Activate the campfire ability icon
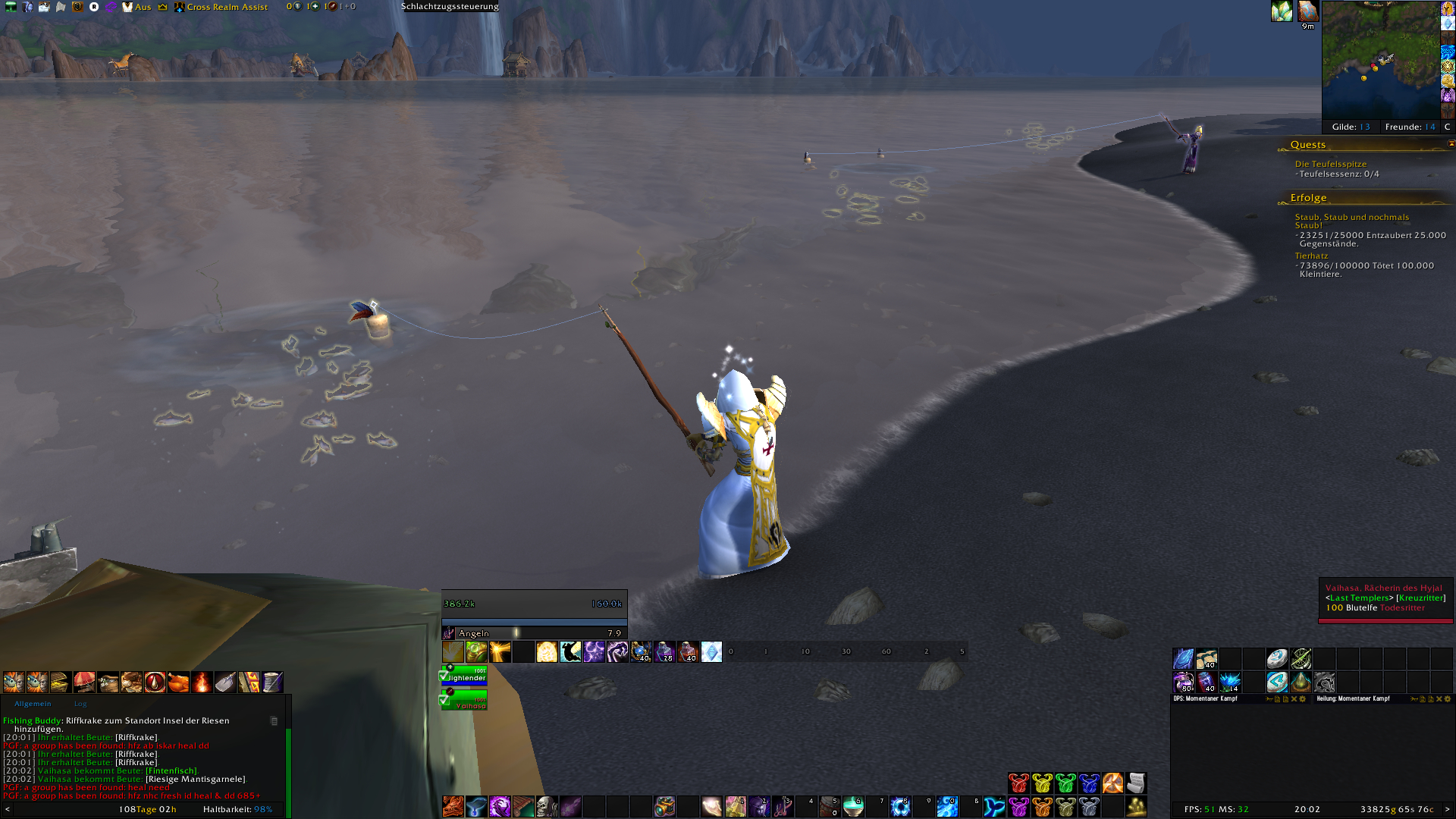Screen dimensions: 1456x819 coord(202,682)
